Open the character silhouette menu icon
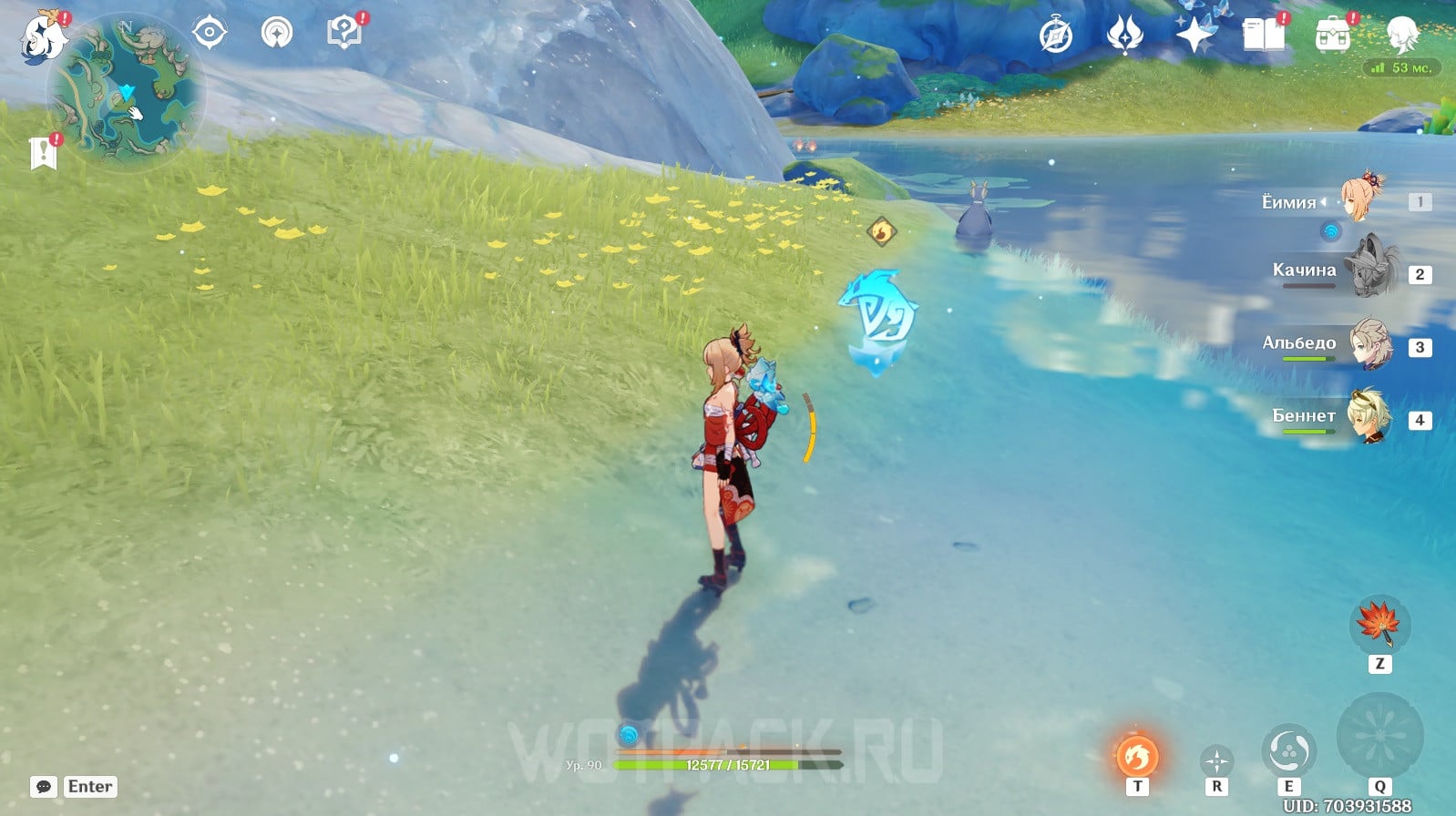 tap(1401, 35)
